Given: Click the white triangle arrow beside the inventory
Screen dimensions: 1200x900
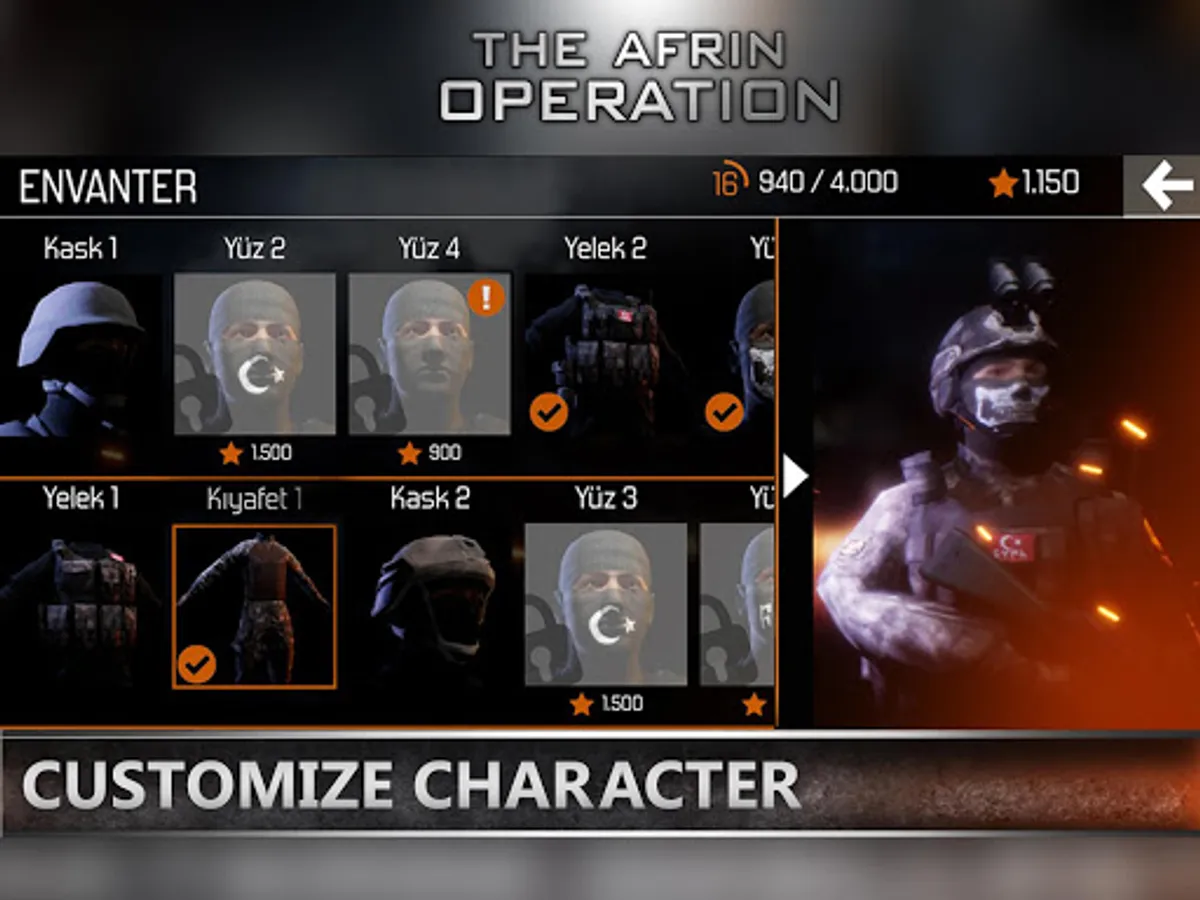Looking at the screenshot, I should [x=794, y=477].
